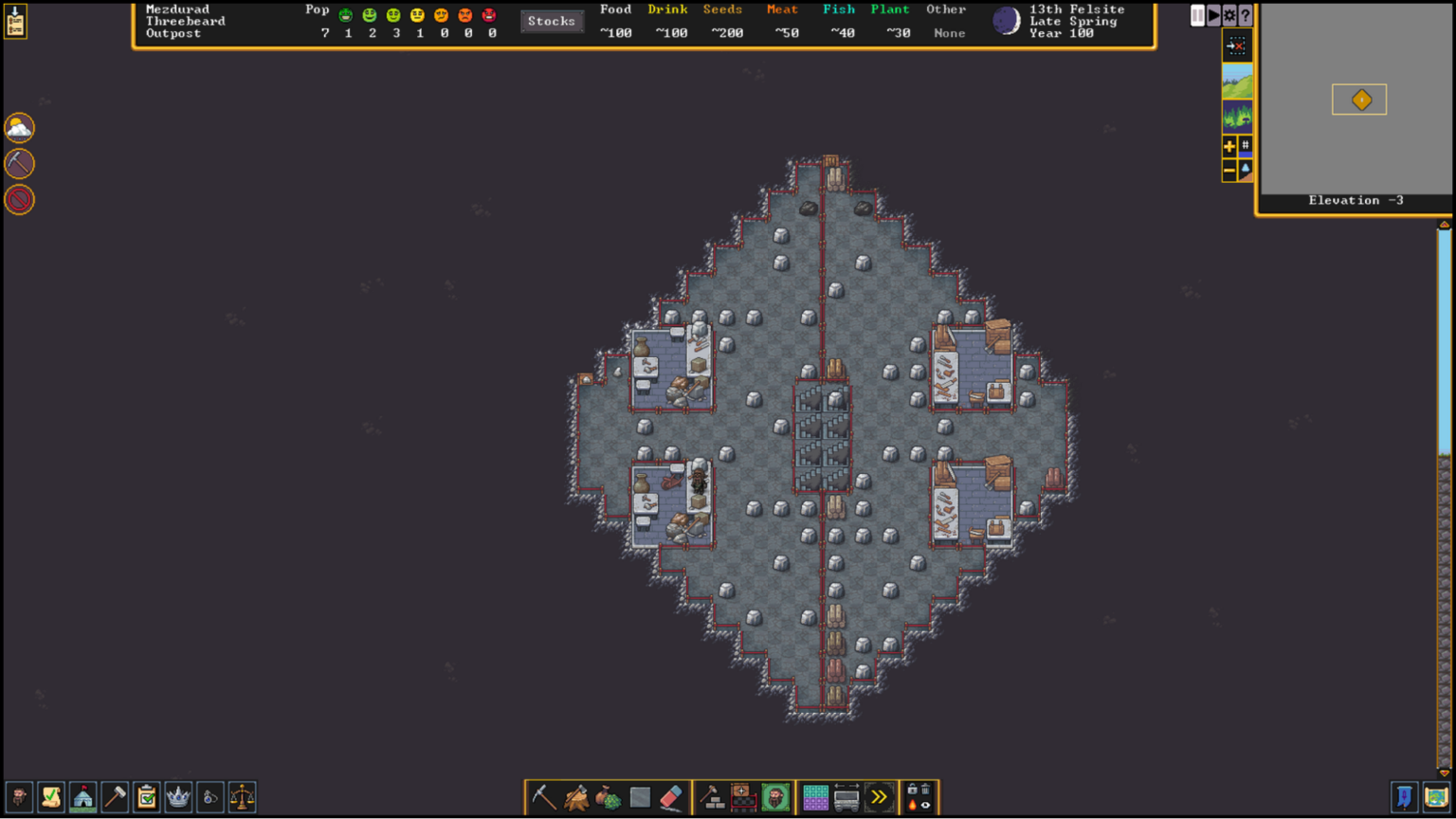
Task: Open the gather plants designation tool
Action: (608, 797)
